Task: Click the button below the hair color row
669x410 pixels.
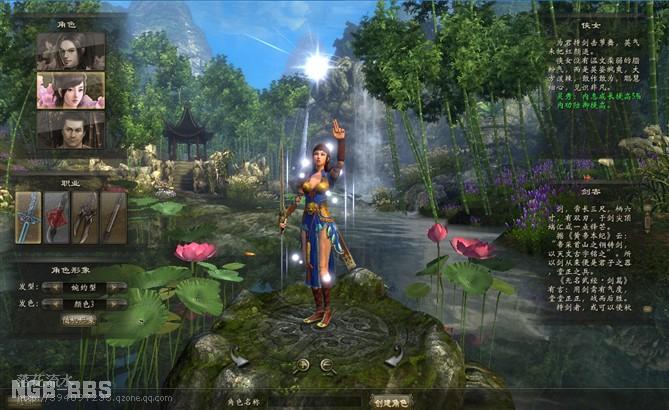Action: tap(79, 320)
